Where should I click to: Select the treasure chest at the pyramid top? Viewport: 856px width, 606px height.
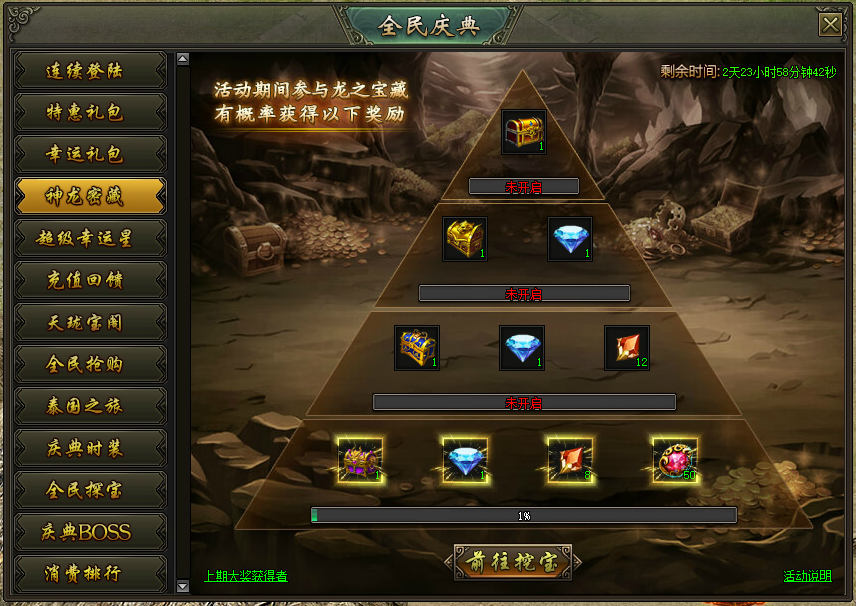coord(524,132)
